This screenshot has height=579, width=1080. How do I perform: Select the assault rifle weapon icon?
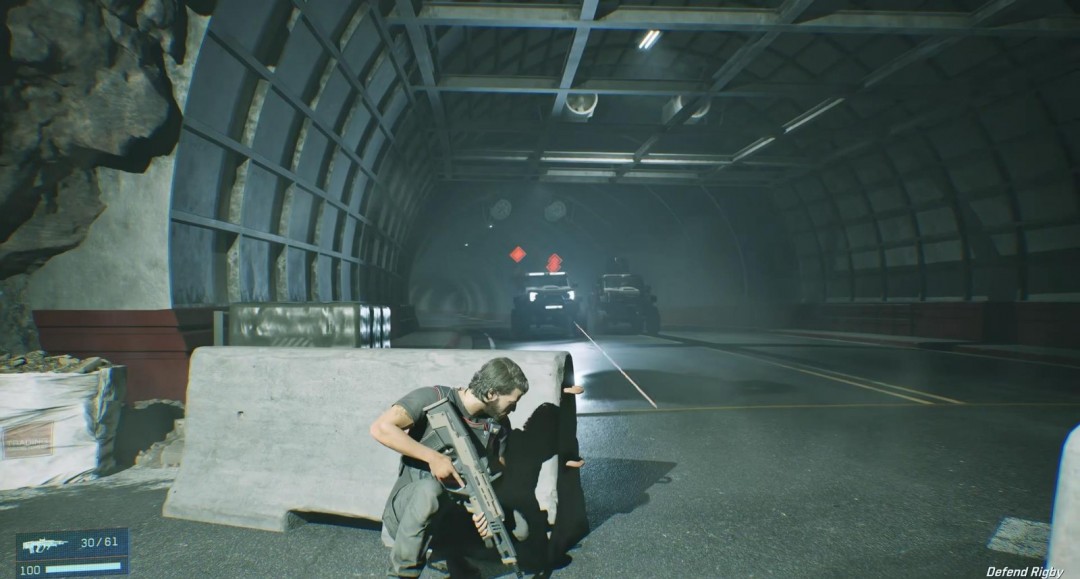45,545
